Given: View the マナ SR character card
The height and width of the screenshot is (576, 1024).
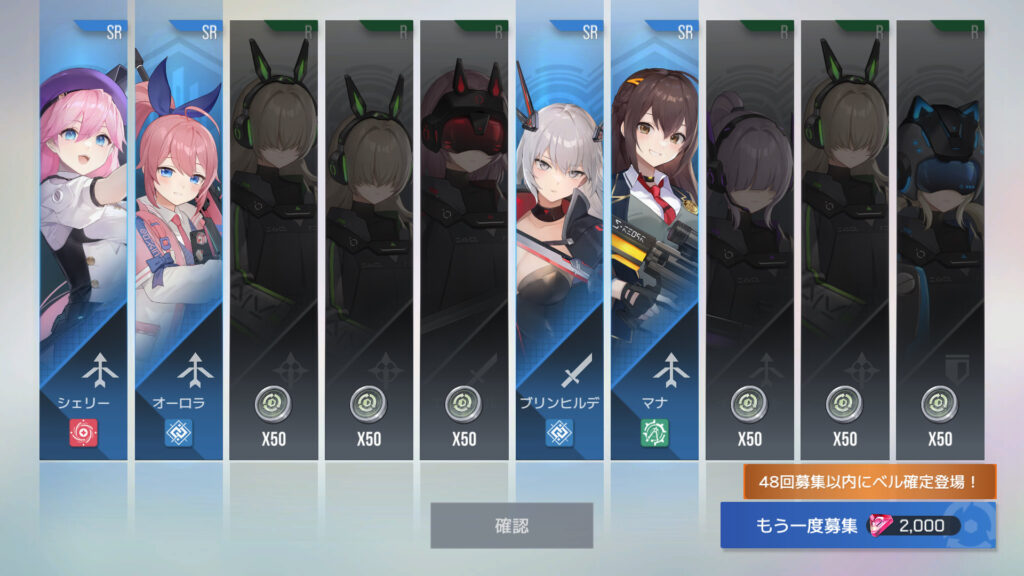Looking at the screenshot, I should 654,240.
